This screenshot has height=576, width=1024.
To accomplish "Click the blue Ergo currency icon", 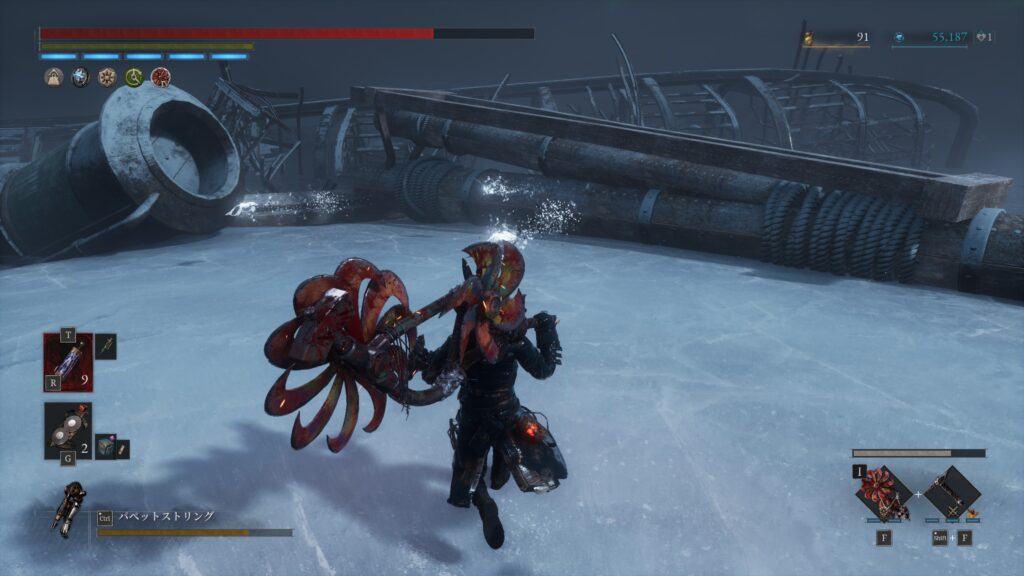I will [x=899, y=38].
